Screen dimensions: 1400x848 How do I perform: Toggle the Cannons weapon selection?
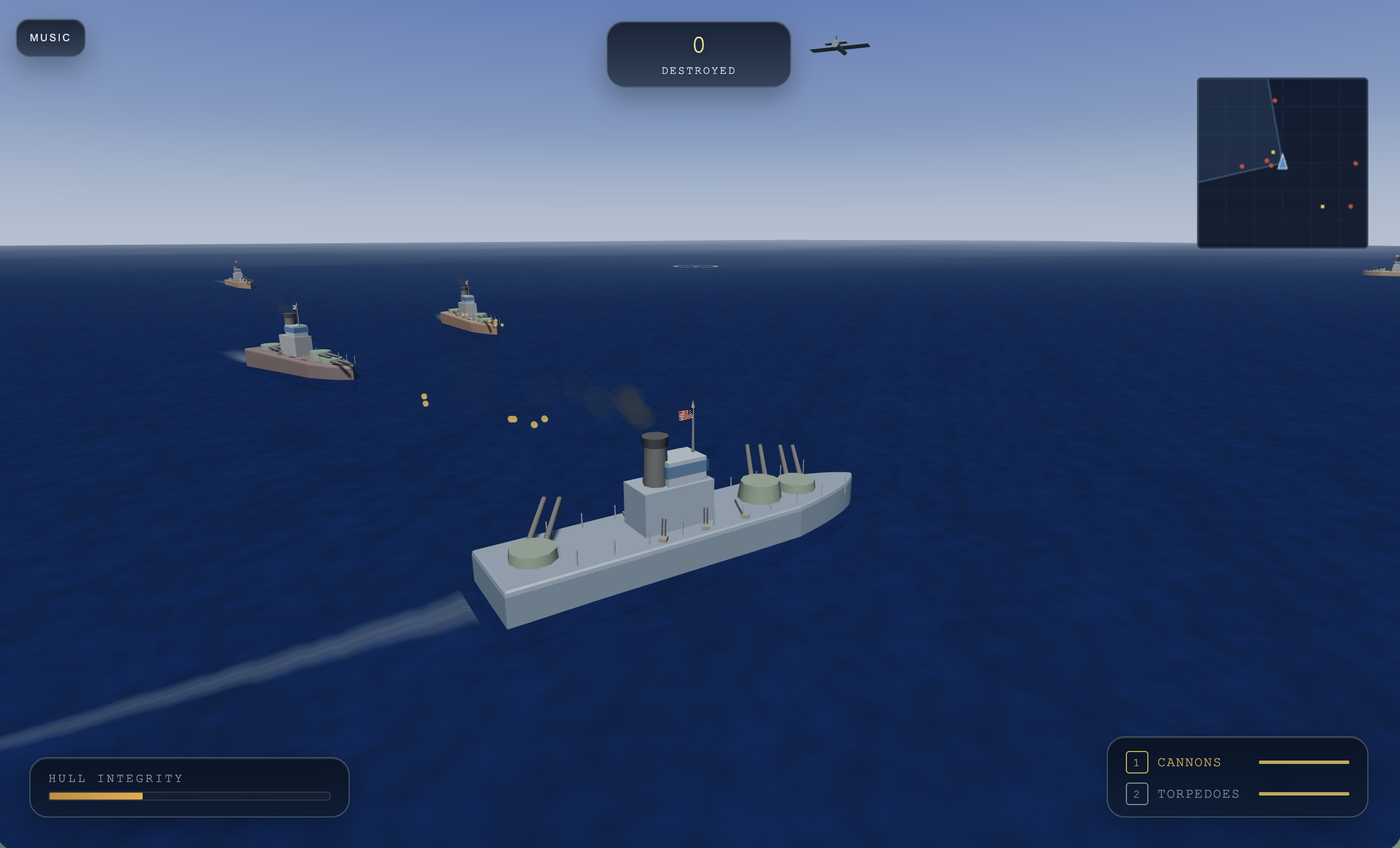(x=1137, y=763)
